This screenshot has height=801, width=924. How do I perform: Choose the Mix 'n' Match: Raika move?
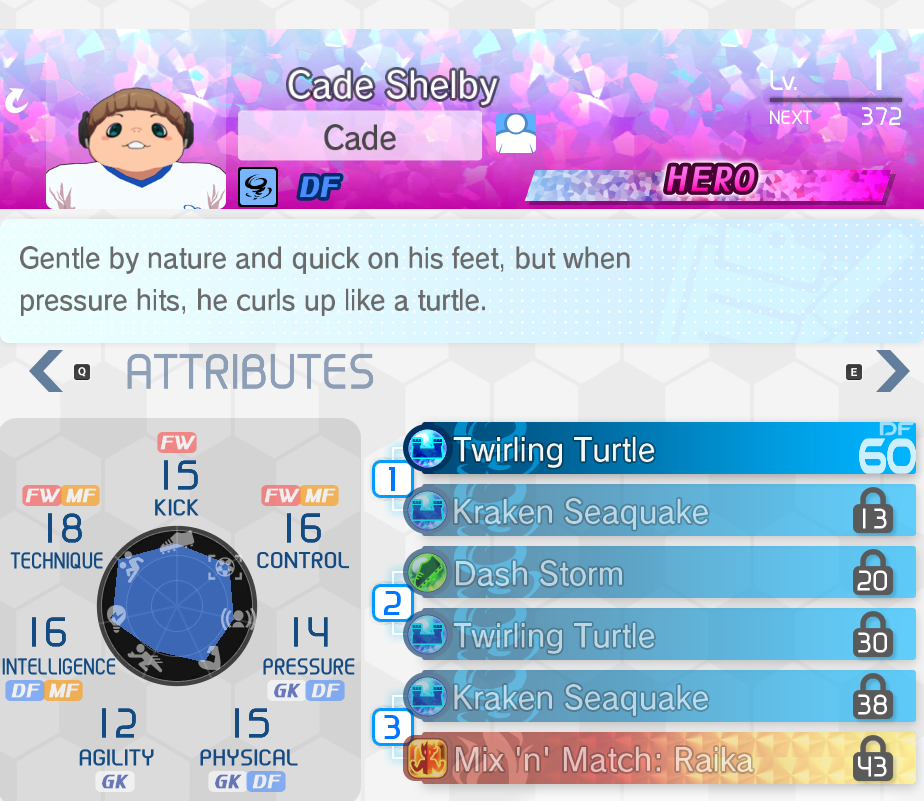point(660,760)
